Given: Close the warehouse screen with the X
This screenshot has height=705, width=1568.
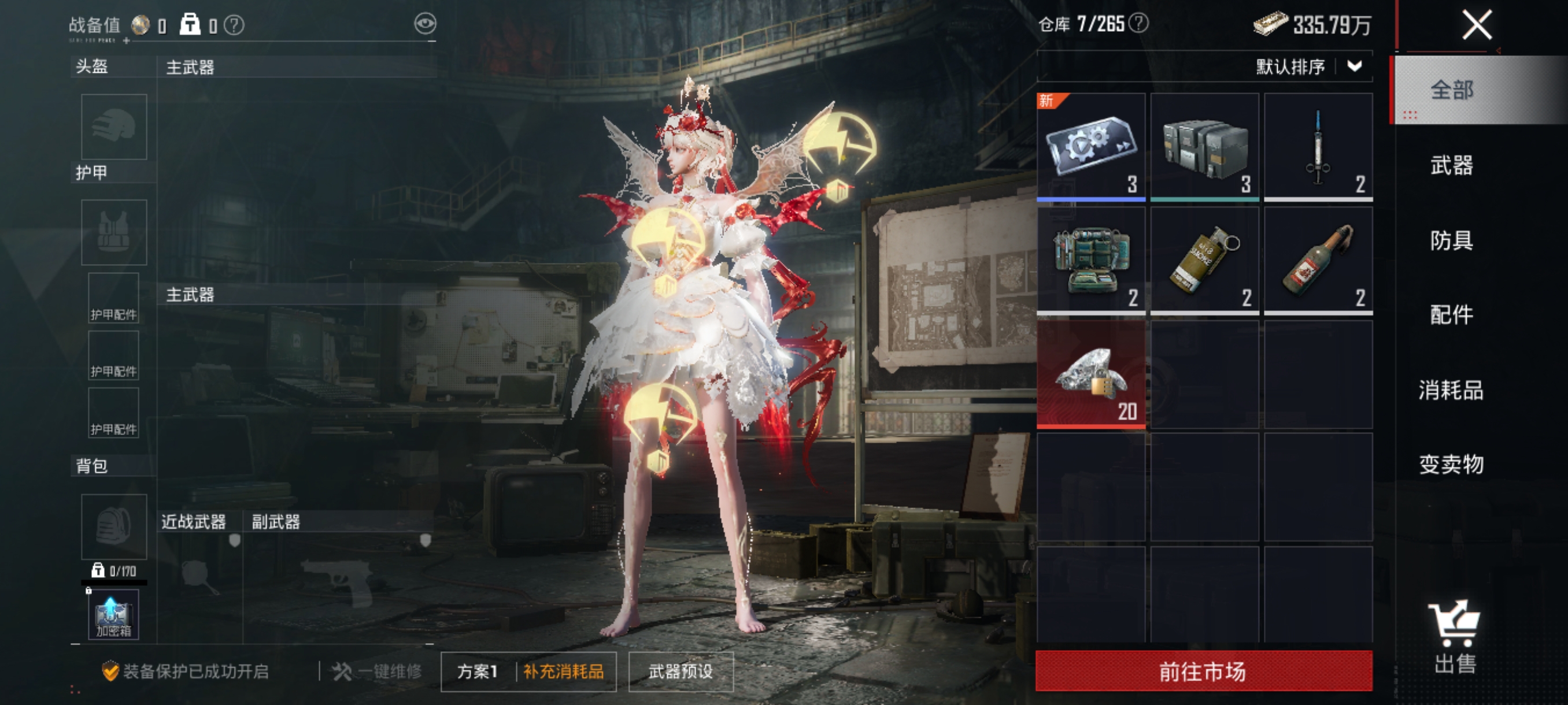Looking at the screenshot, I should point(1476,25).
